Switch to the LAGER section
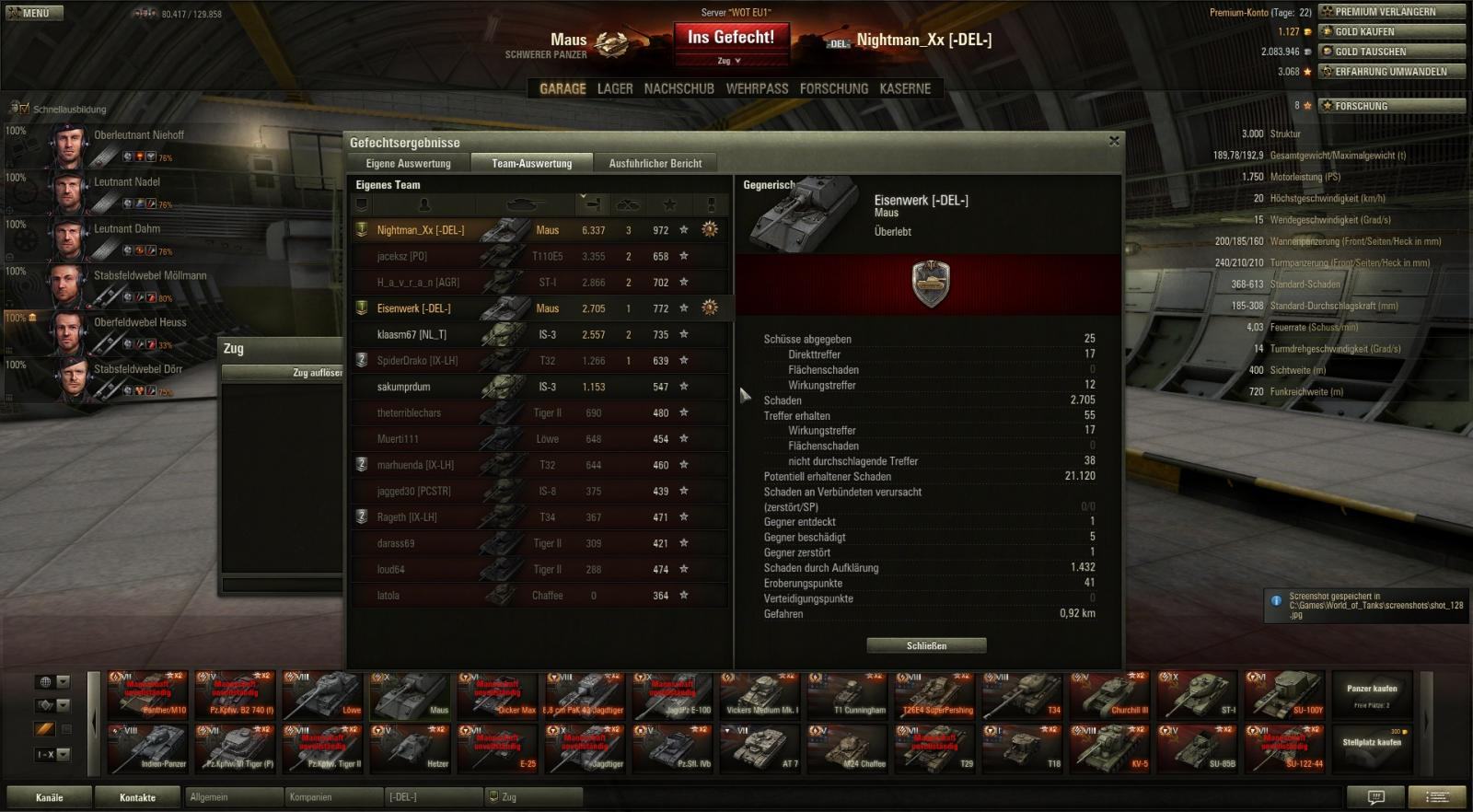This screenshot has height=812, width=1473. tap(614, 89)
